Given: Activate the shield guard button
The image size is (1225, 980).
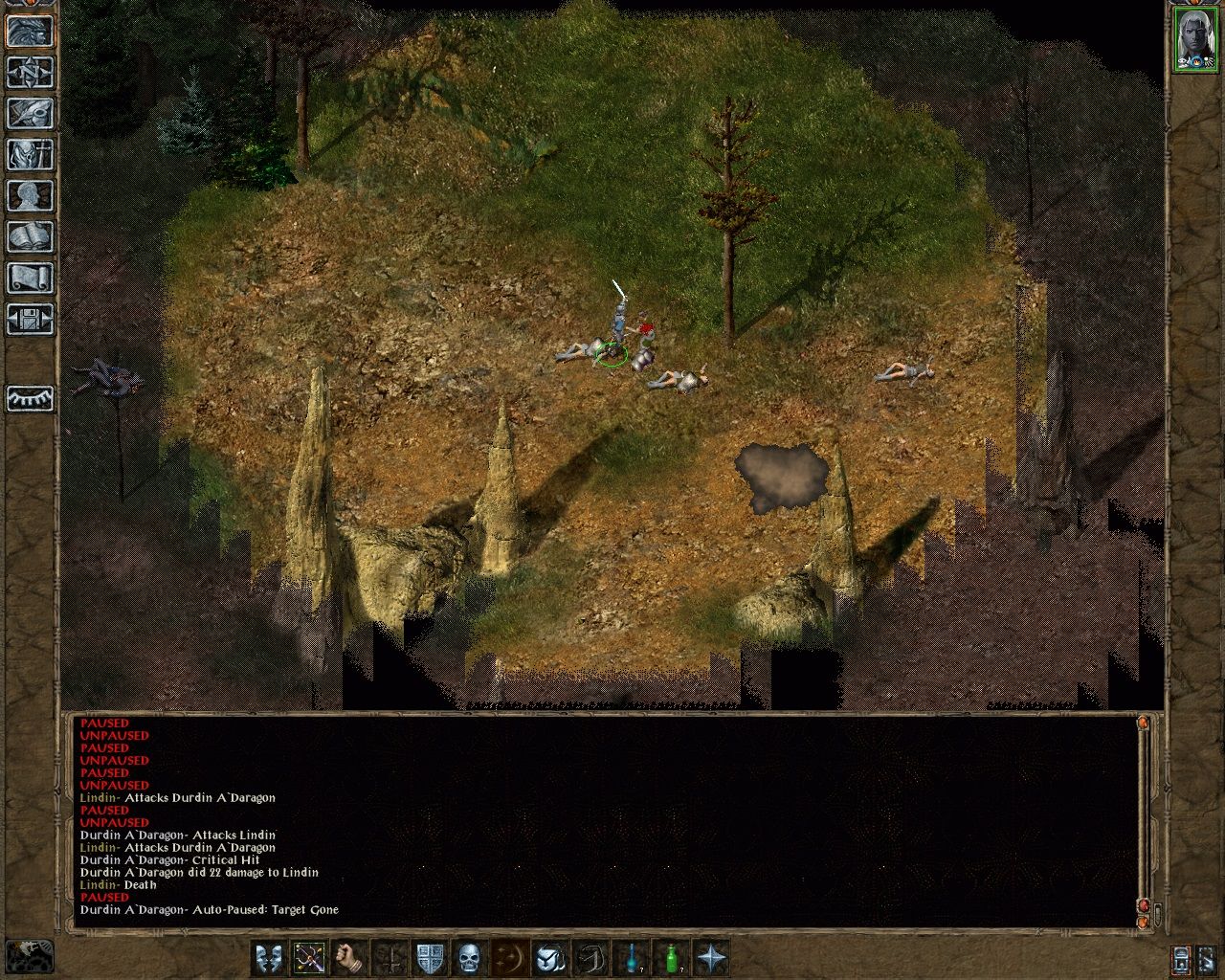Looking at the screenshot, I should coord(430,958).
